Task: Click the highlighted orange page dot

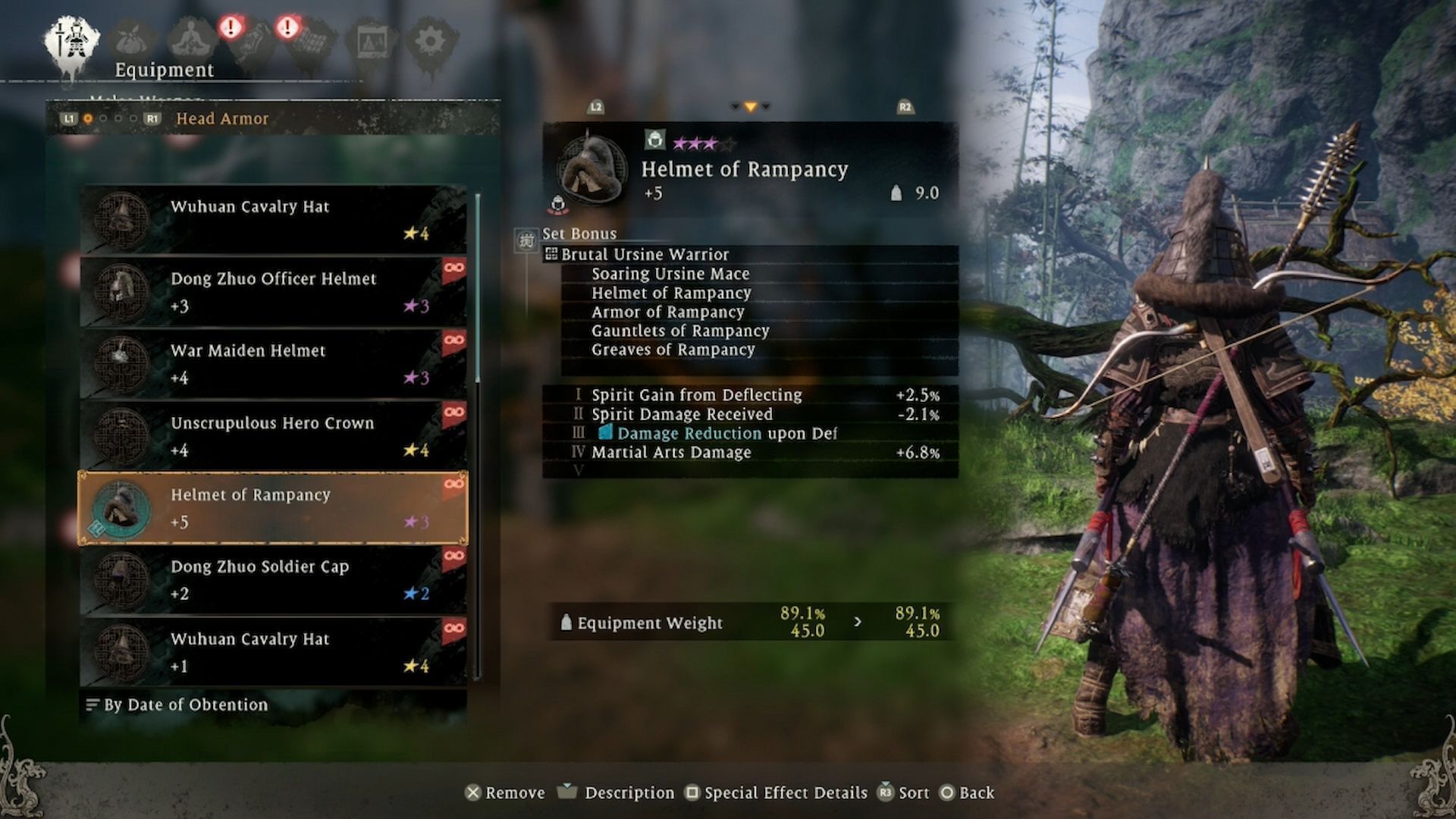Action: 87,119
